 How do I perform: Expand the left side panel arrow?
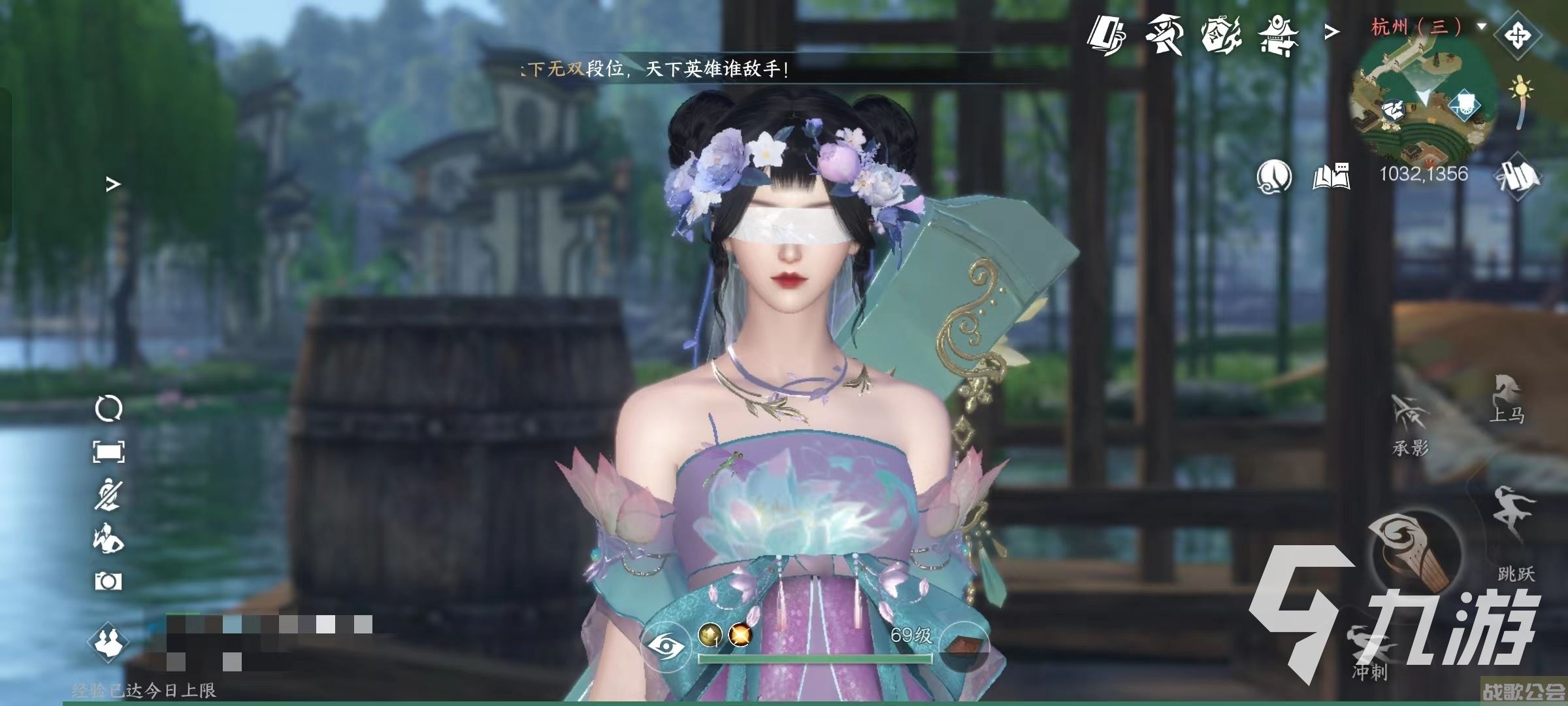tap(113, 185)
